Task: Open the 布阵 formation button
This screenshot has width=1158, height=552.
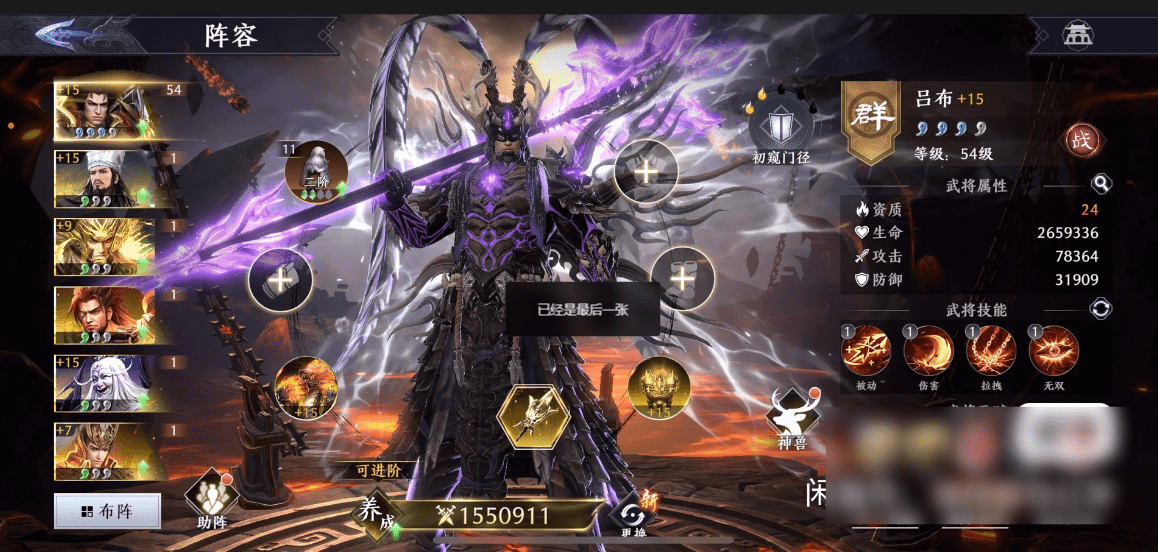Action: point(107,512)
